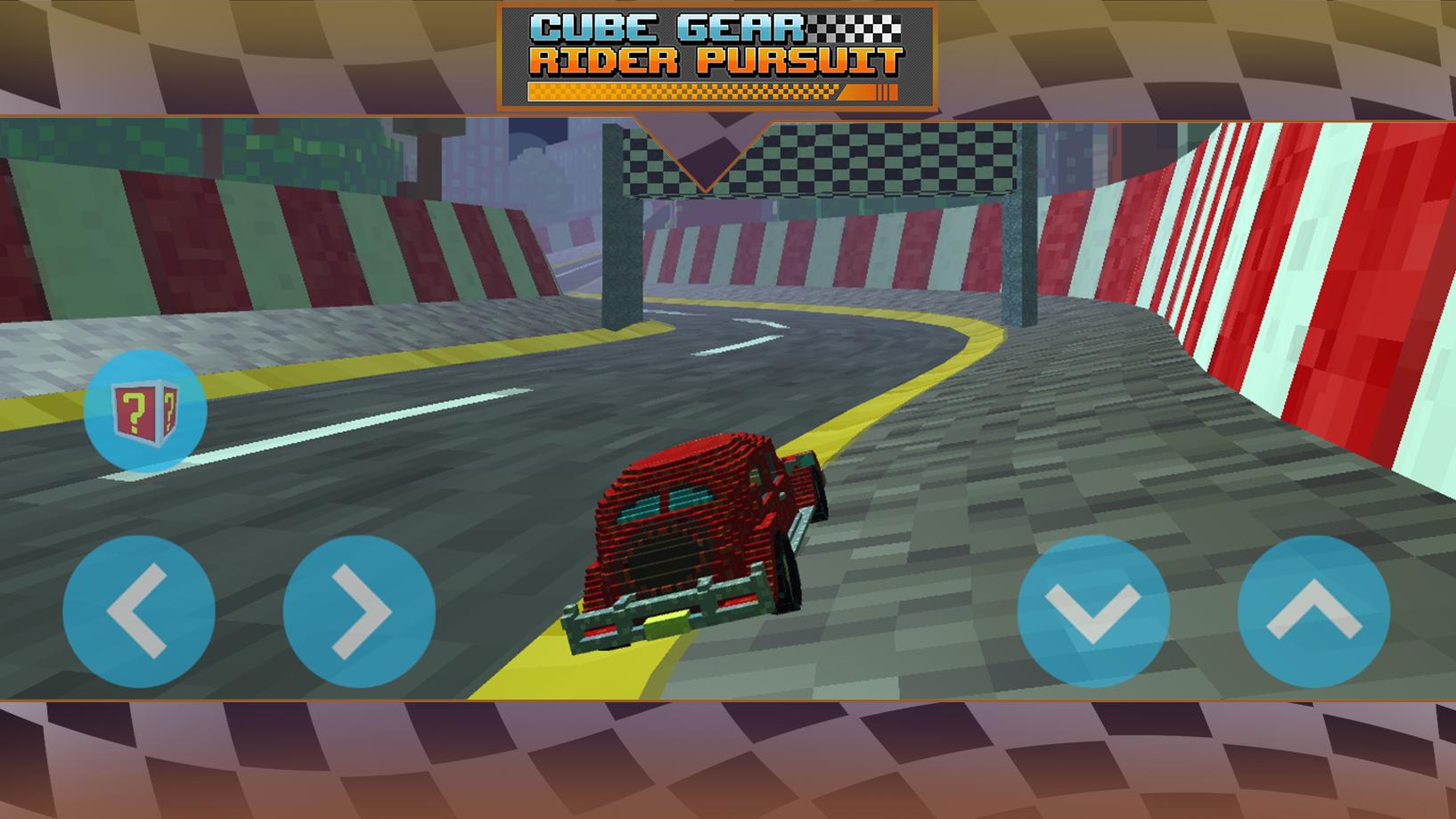Tap the question mark on the mystery cube
The image size is (1456, 819).
tap(135, 409)
